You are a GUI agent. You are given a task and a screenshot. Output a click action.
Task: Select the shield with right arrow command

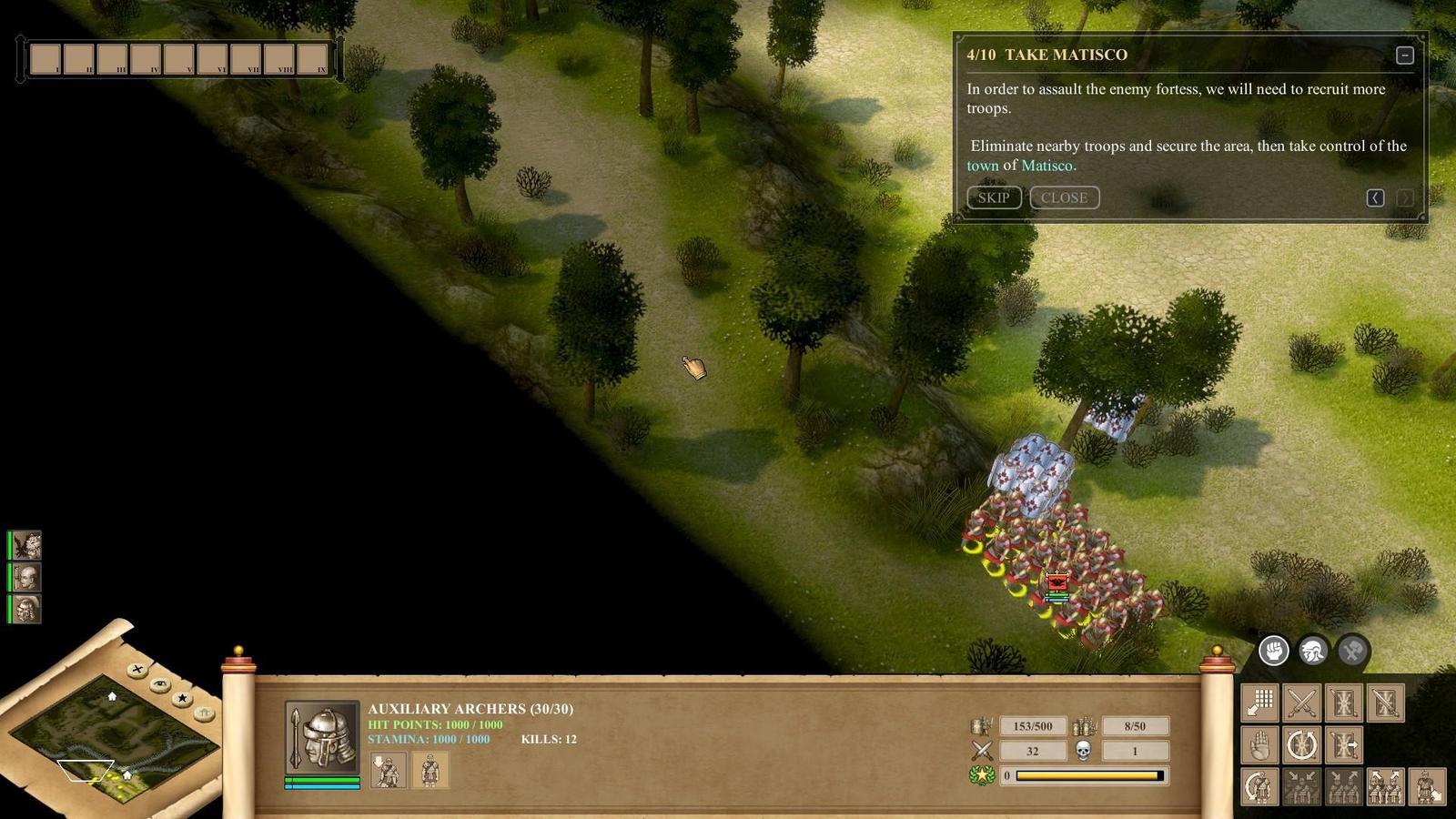[1343, 745]
